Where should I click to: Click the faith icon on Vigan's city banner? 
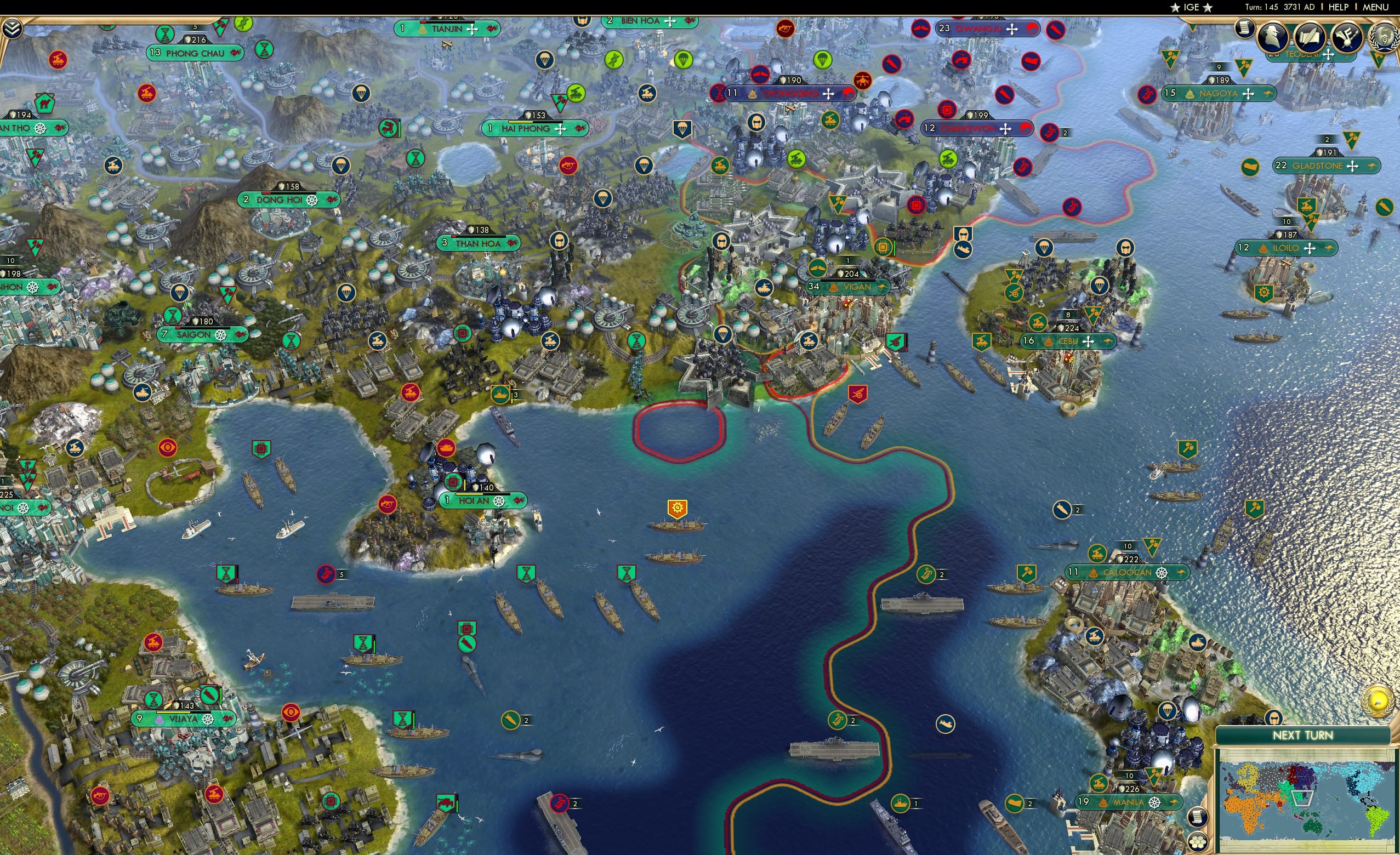coord(834,289)
